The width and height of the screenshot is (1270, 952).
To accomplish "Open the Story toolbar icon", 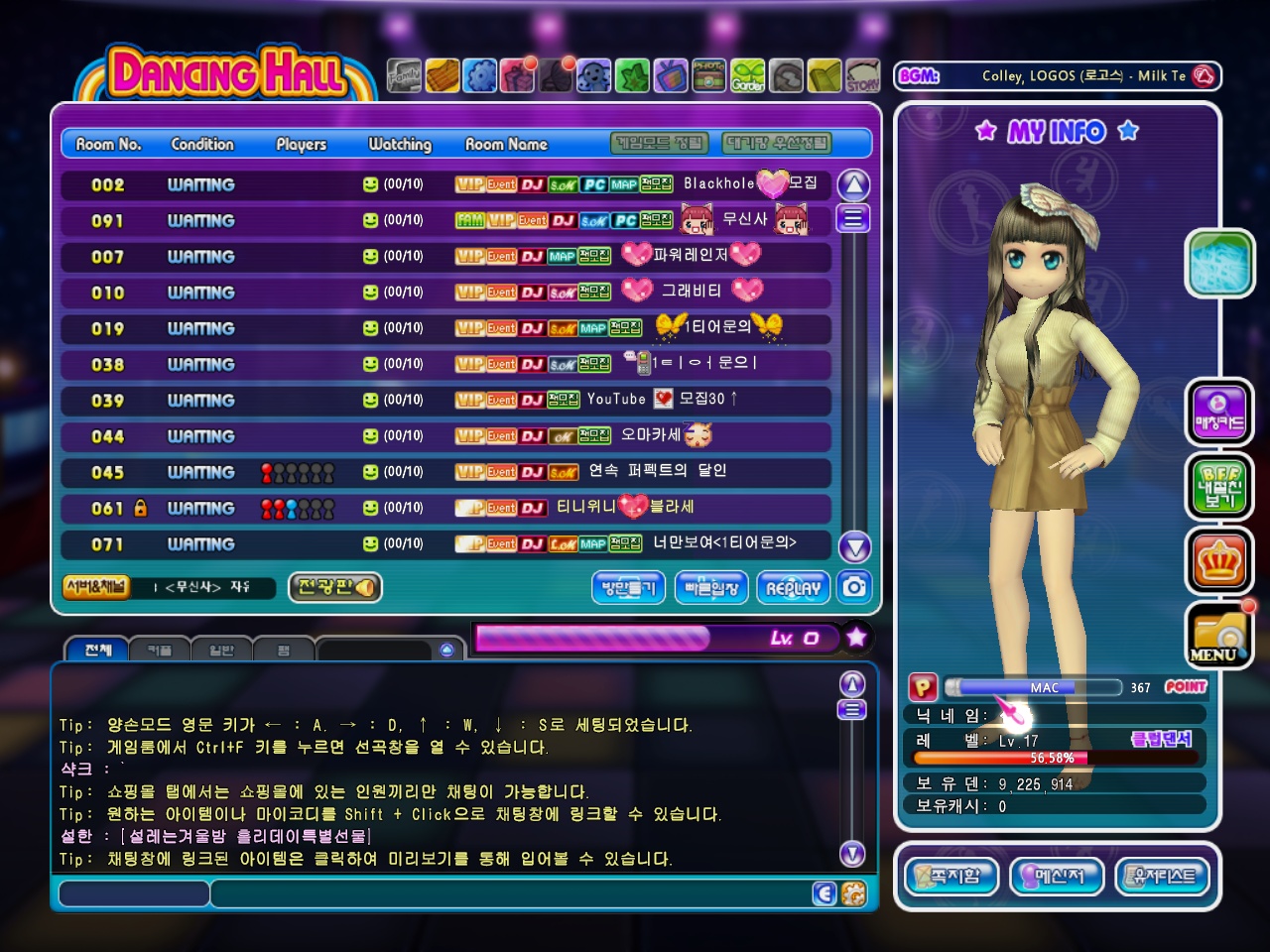I will (x=862, y=75).
